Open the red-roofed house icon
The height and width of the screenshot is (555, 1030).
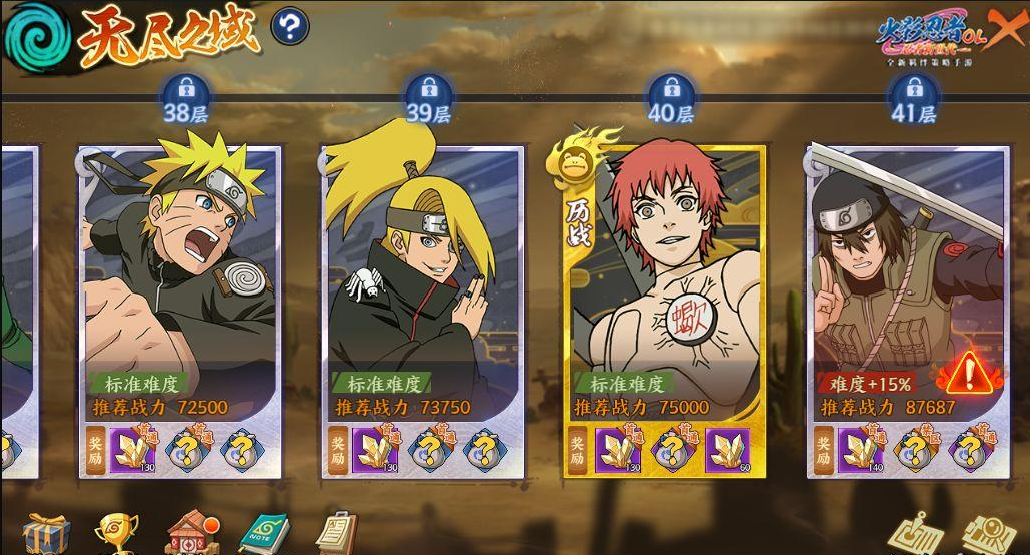191,533
